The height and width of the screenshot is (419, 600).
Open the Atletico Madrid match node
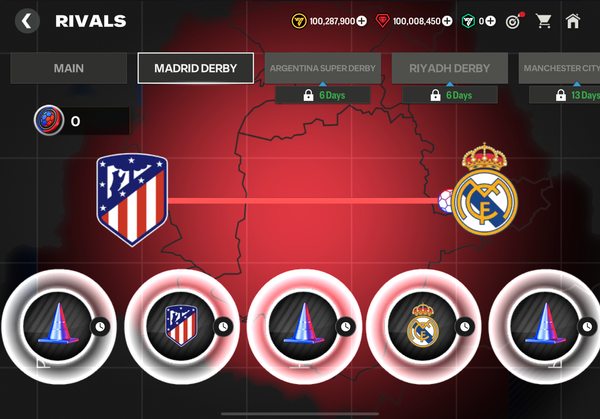coord(181,324)
